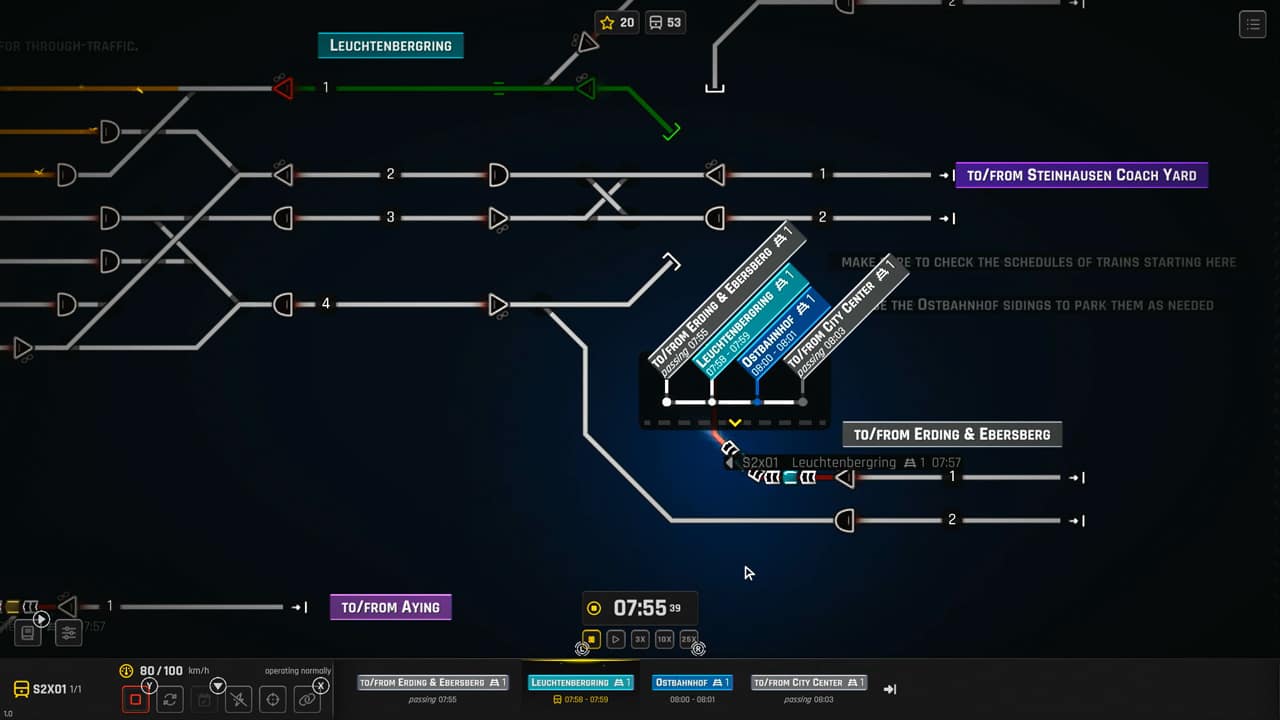Image resolution: width=1280 pixels, height=720 pixels.
Task: Click the TO/FROM Aying label
Action: (390, 606)
